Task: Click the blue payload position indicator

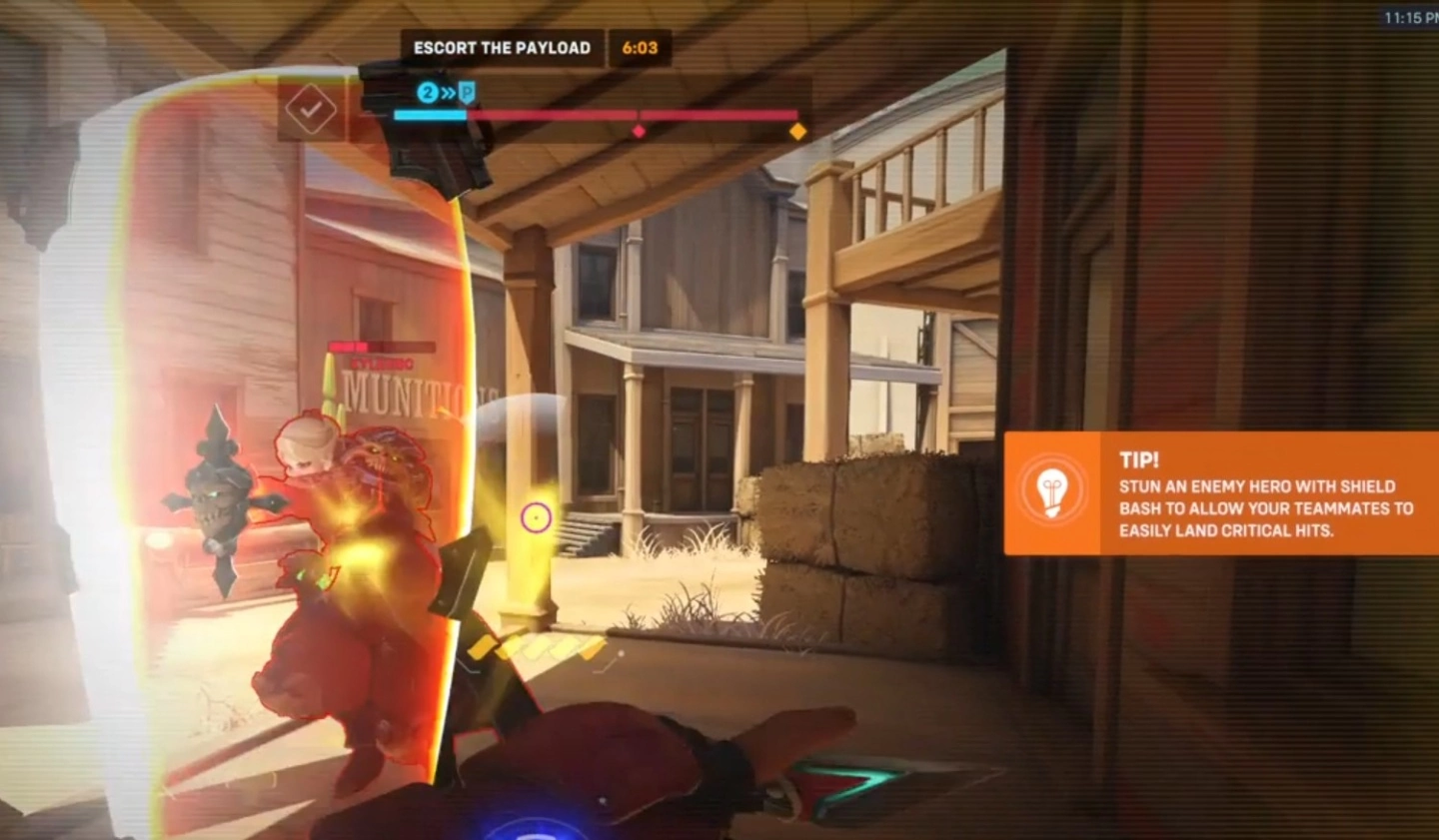Action: pyautogui.click(x=446, y=93)
